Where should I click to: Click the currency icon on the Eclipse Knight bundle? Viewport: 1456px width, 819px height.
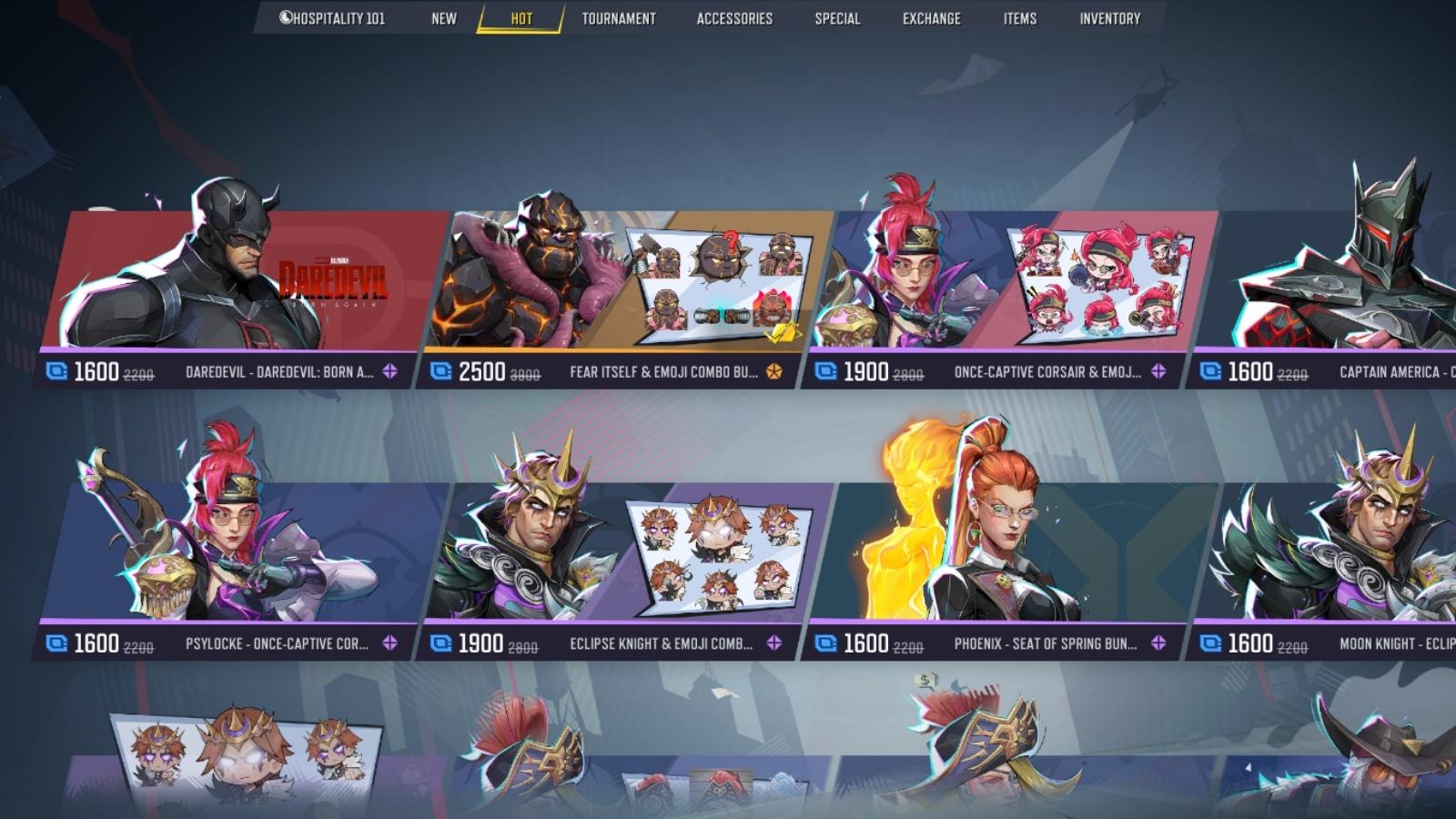click(x=442, y=642)
